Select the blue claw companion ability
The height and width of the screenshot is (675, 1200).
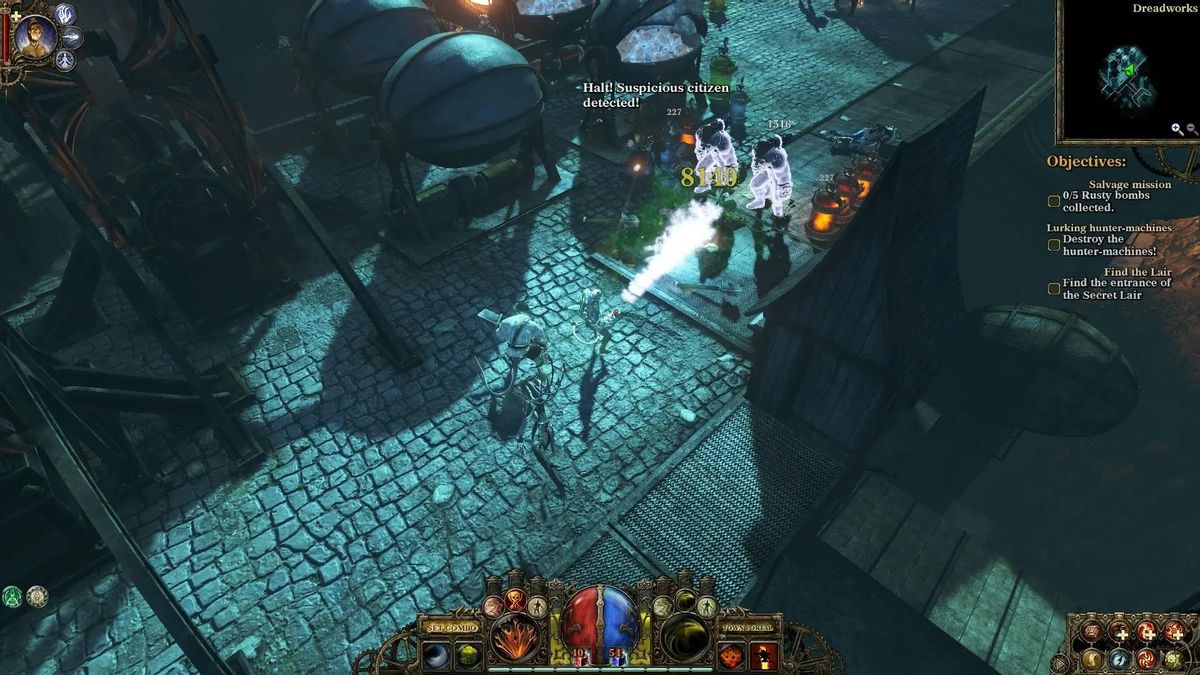[x=66, y=14]
